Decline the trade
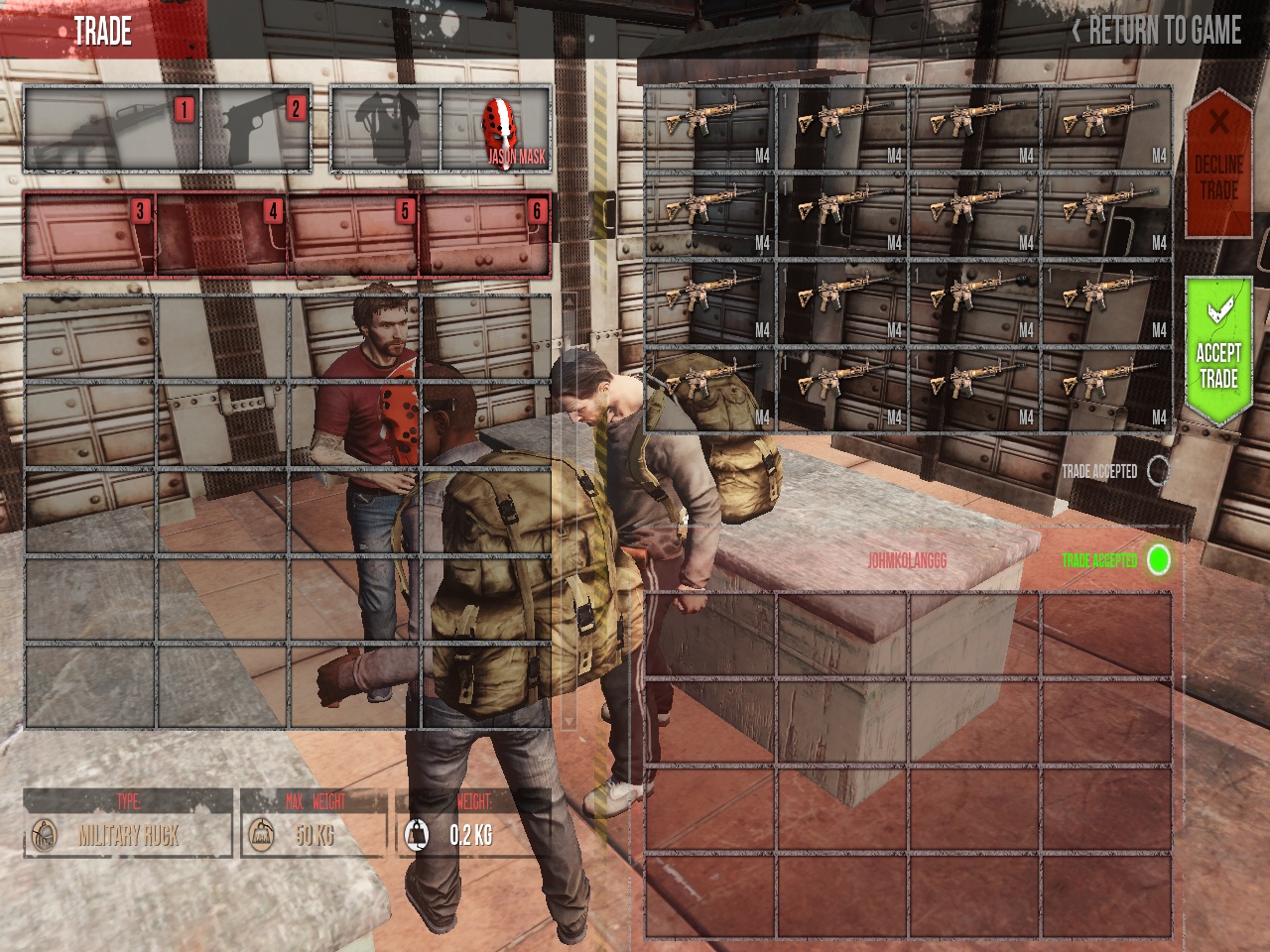The height and width of the screenshot is (952, 1270). coord(1218,164)
